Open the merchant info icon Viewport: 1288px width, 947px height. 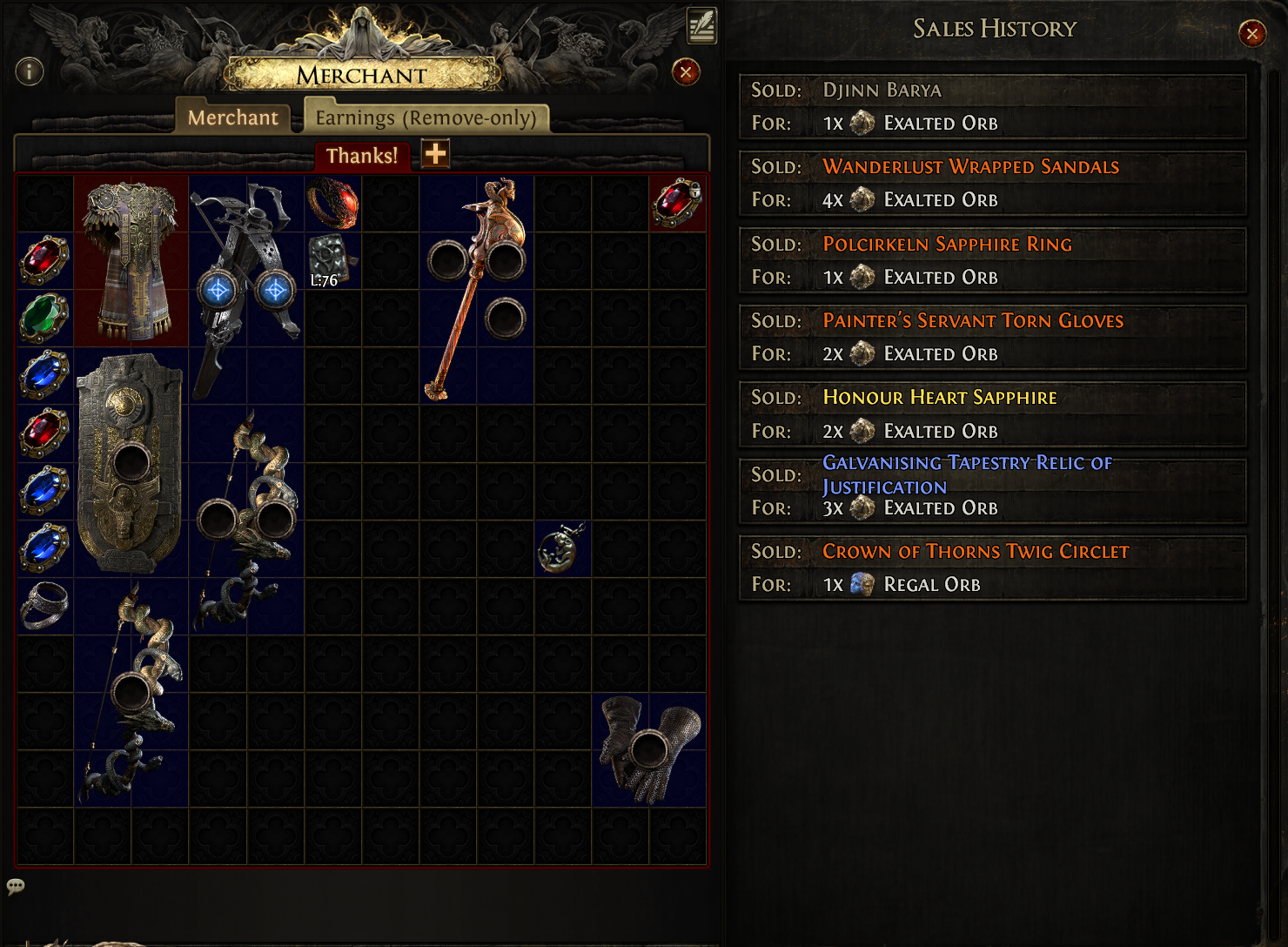(30, 71)
